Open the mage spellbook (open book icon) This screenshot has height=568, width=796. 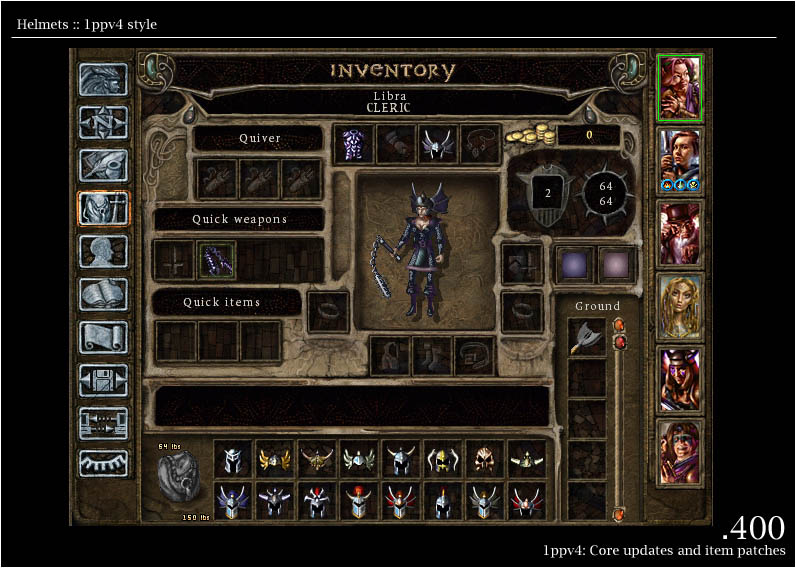(104, 294)
